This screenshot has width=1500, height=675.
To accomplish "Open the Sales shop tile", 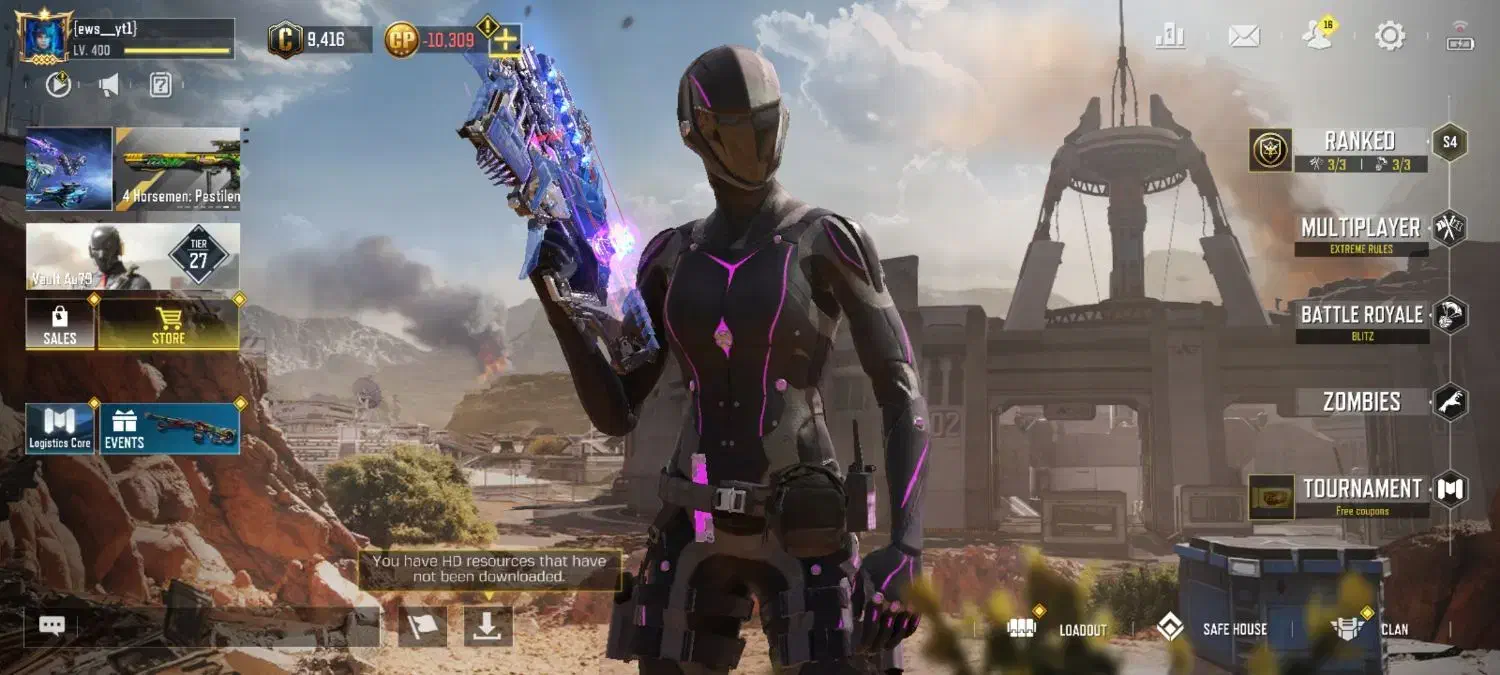I will coord(60,325).
